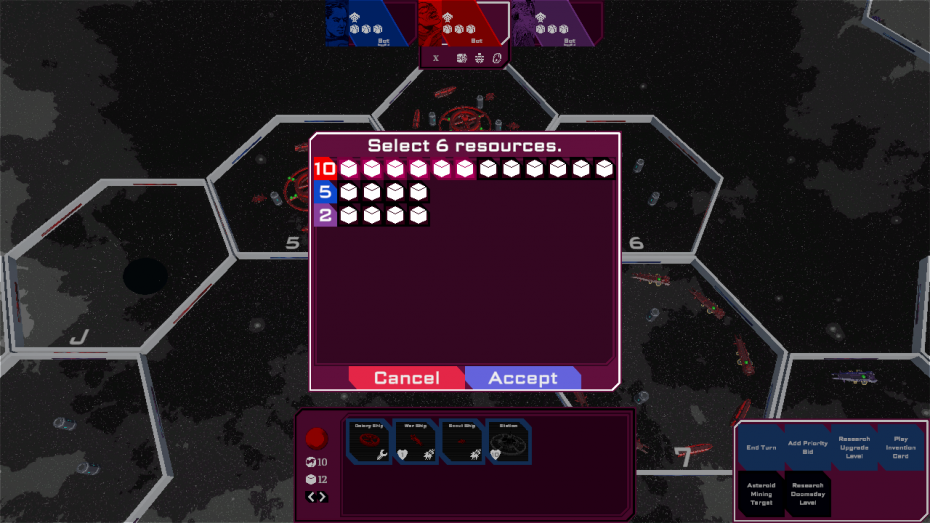Viewport: 930px width, 523px height.
Task: Select the Galaxy Ship card
Action: point(369,442)
